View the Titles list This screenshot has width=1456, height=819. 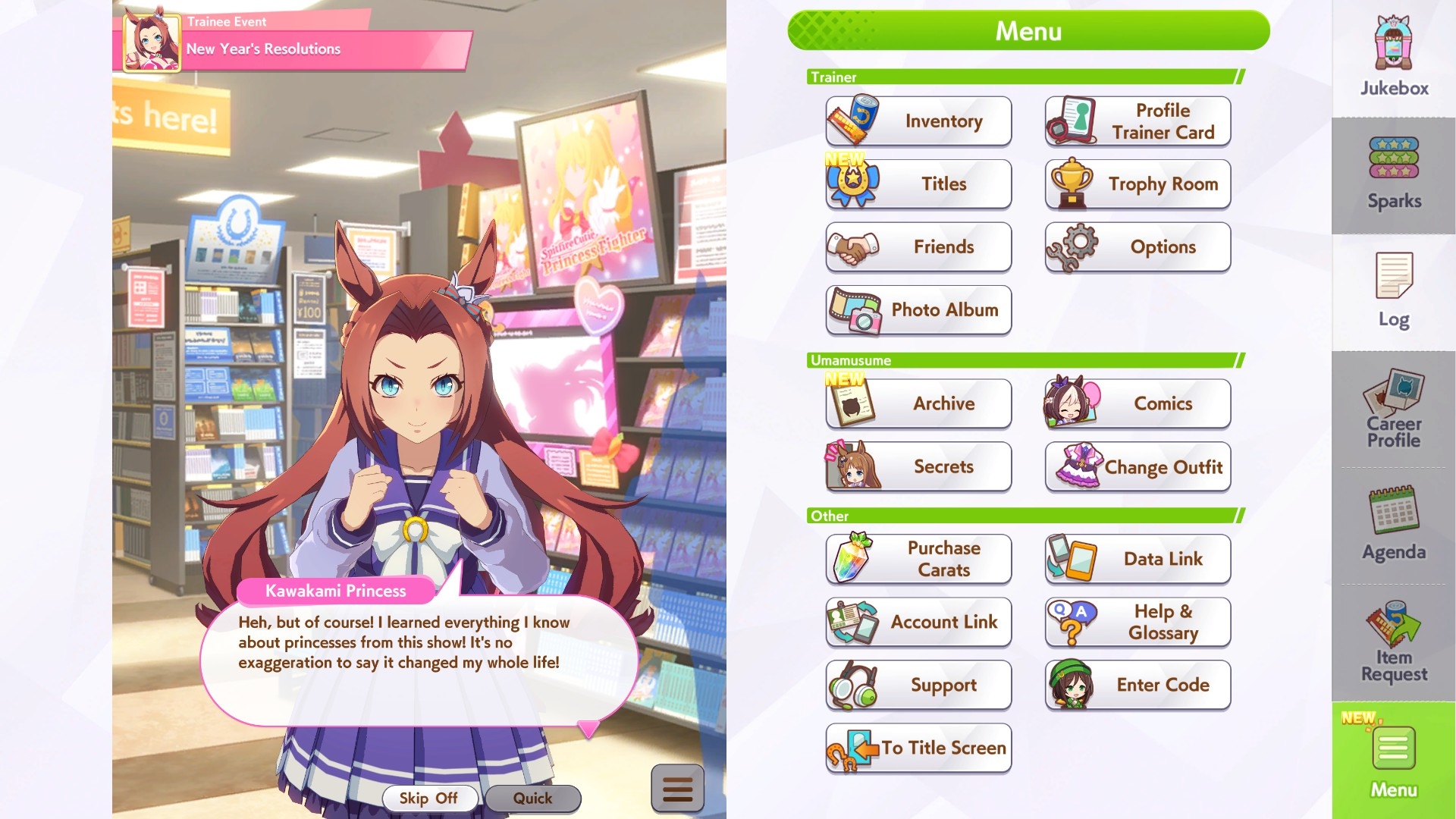pos(918,184)
